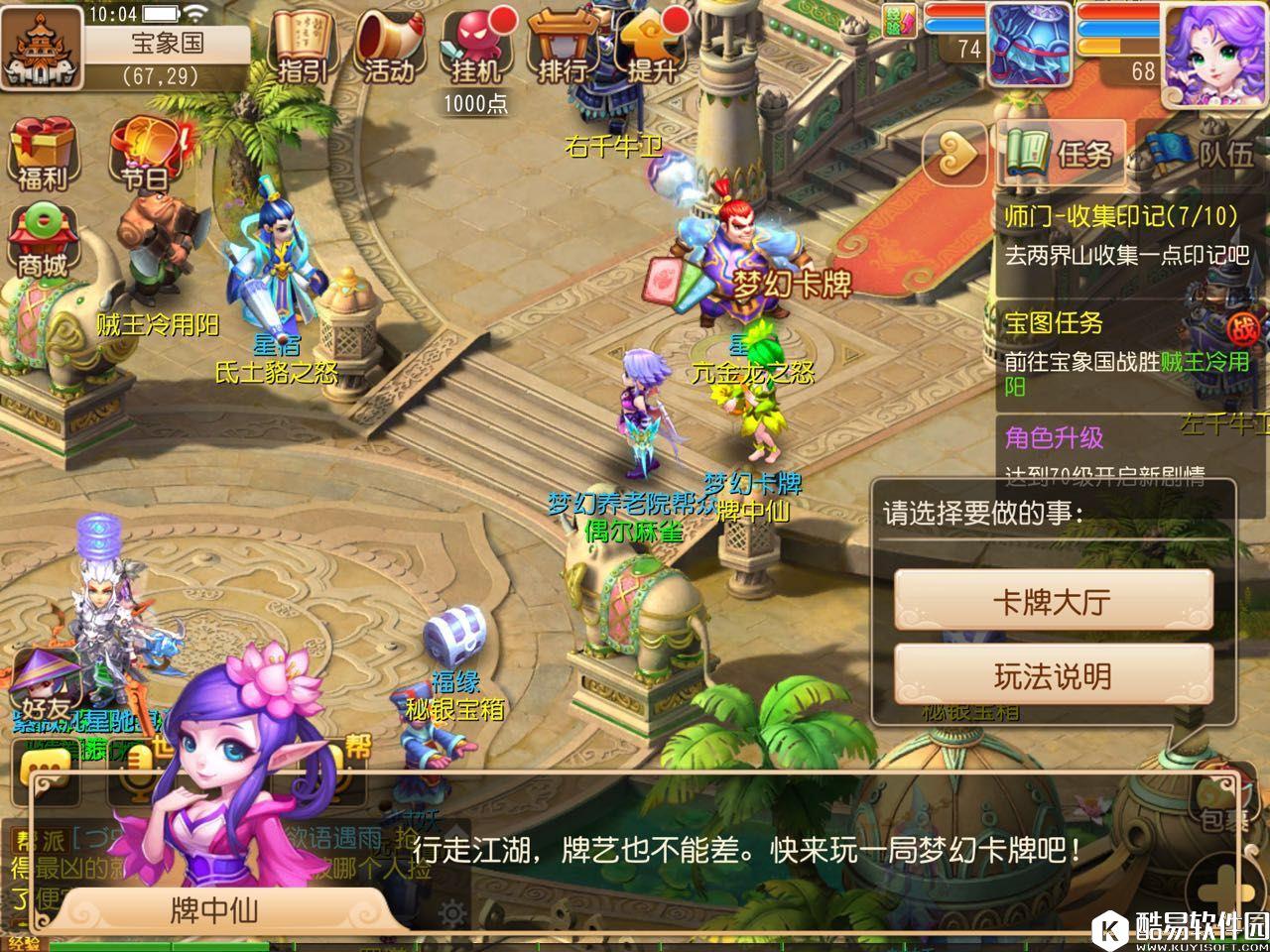Open the 节日 festival lantern icon

(149, 149)
